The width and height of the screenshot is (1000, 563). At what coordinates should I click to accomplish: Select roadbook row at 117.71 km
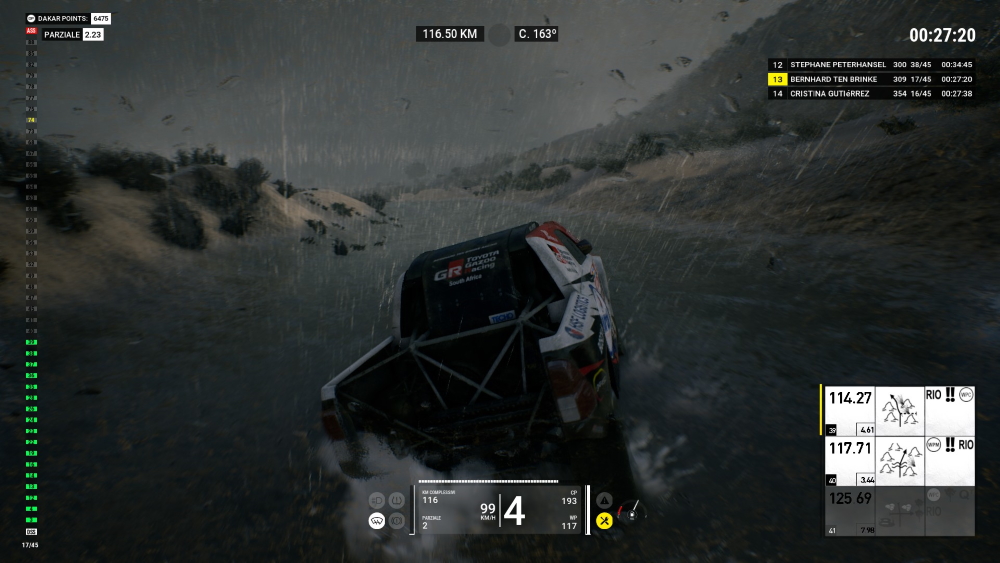pos(897,461)
